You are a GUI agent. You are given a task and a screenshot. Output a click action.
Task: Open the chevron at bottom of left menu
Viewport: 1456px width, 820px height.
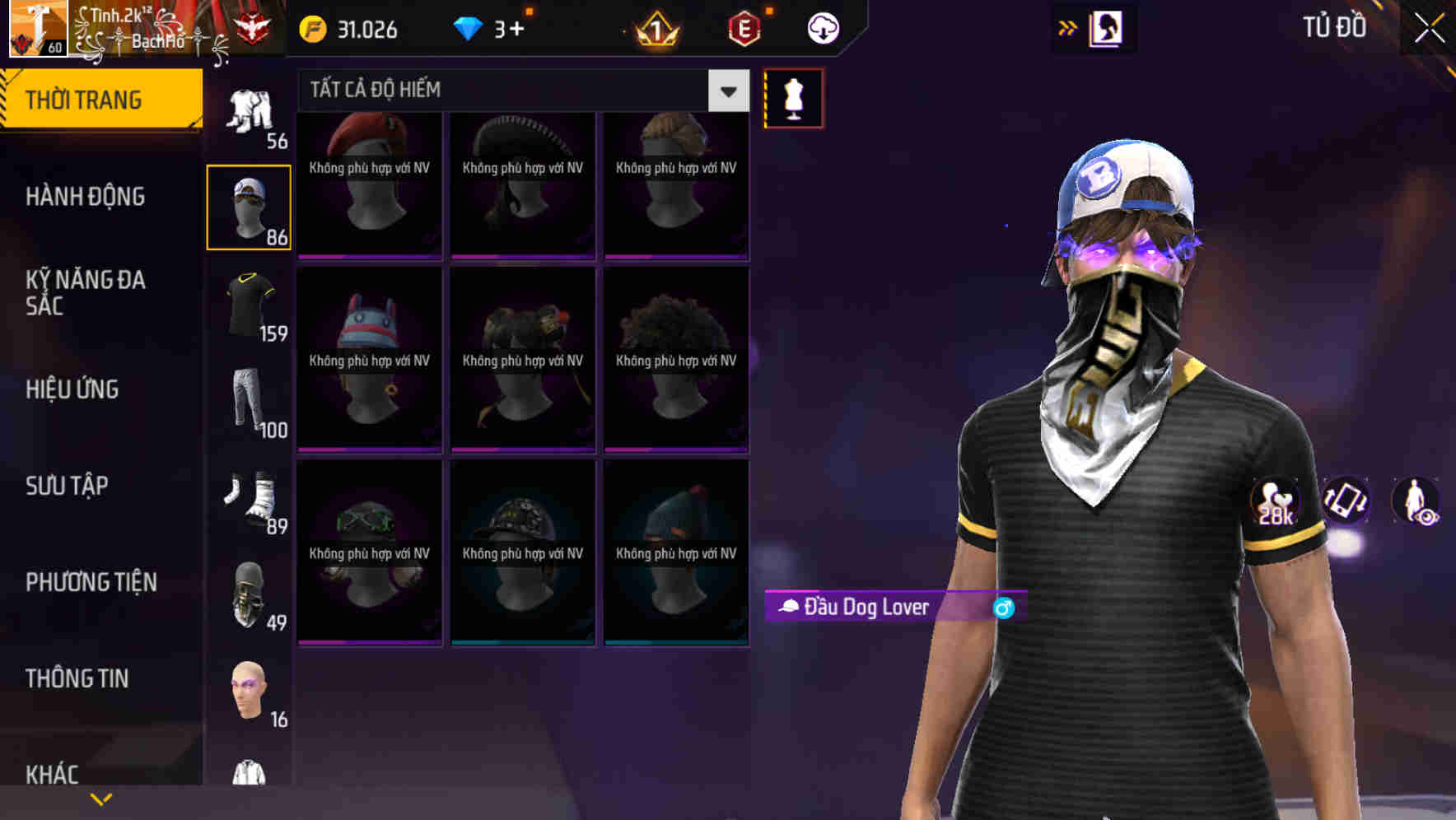101,798
